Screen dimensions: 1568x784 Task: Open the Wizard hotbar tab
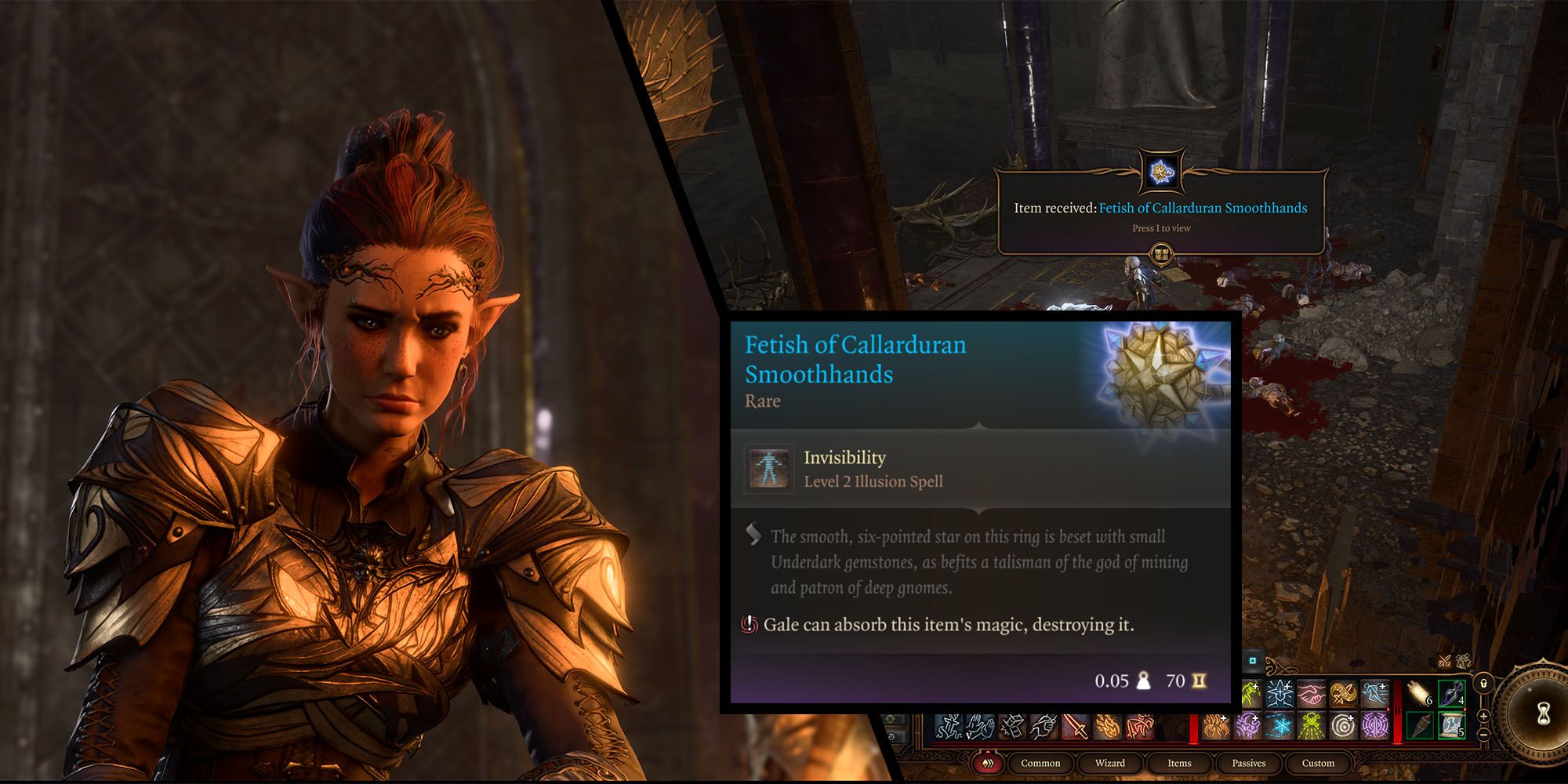pyautogui.click(x=1109, y=763)
